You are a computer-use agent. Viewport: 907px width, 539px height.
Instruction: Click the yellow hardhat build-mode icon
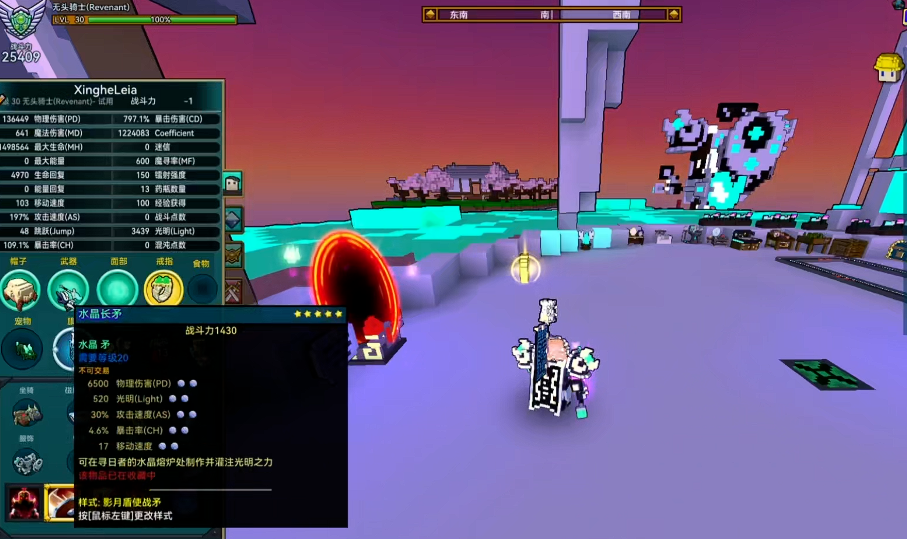click(888, 67)
